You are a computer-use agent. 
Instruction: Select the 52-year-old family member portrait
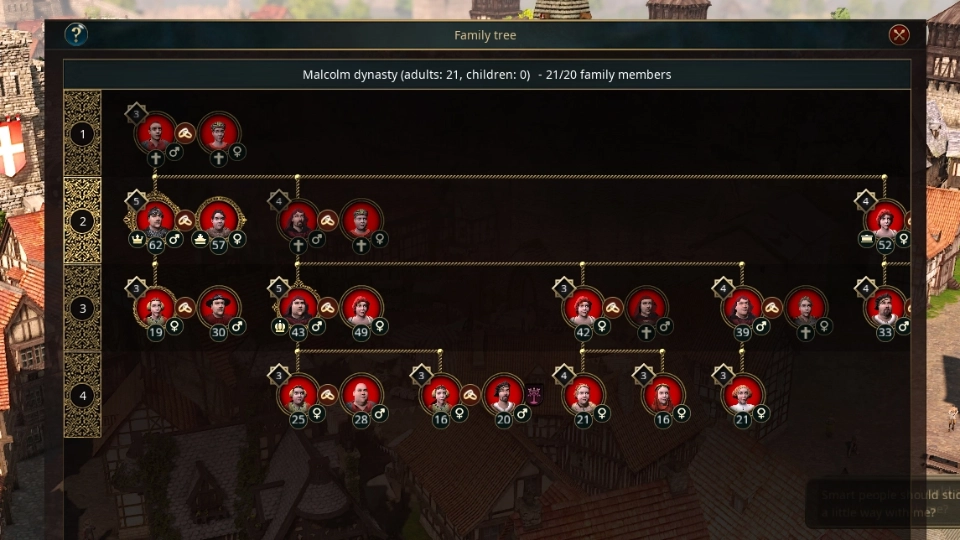(x=885, y=219)
